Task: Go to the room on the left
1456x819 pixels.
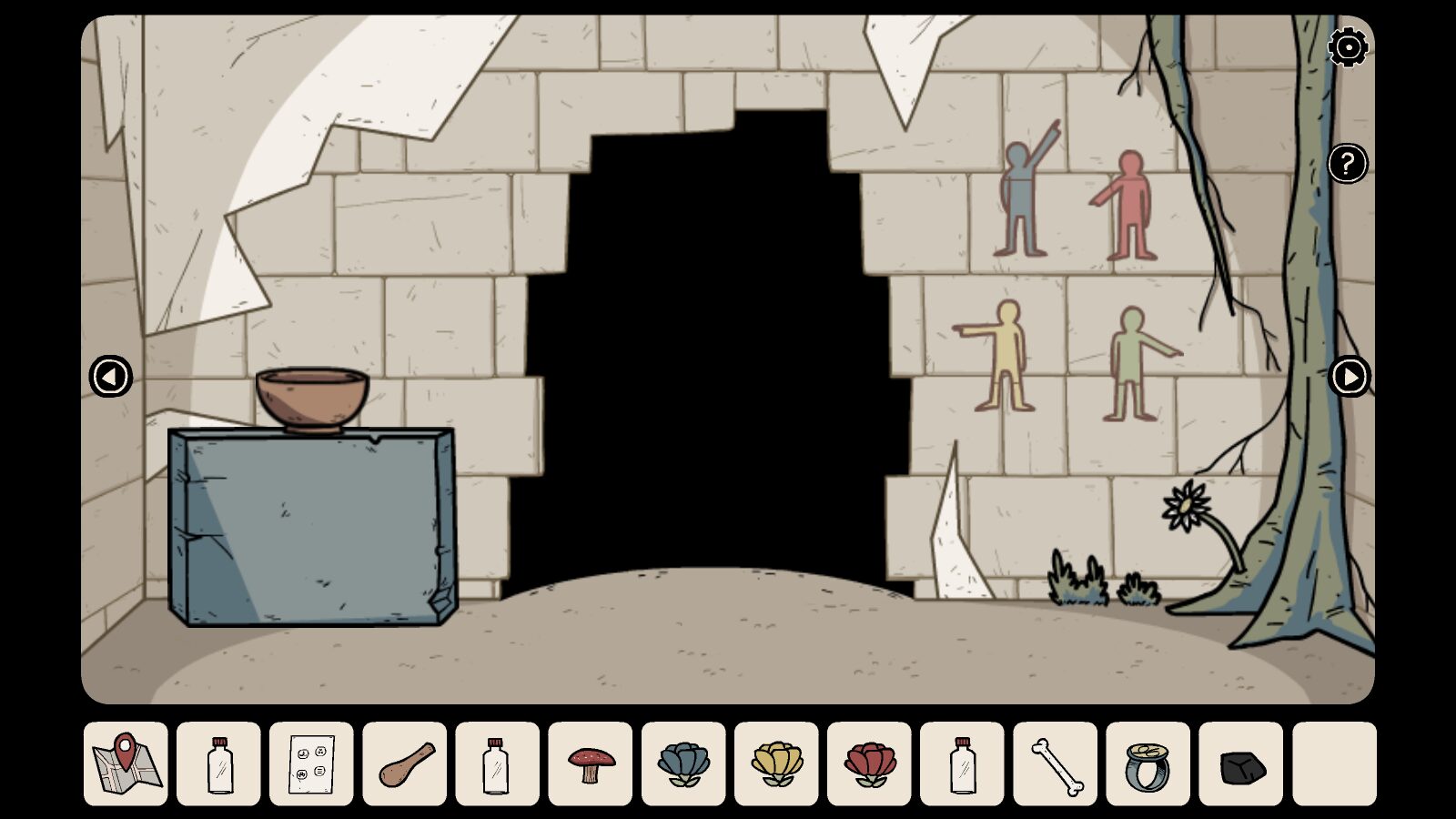Action: pyautogui.click(x=111, y=376)
